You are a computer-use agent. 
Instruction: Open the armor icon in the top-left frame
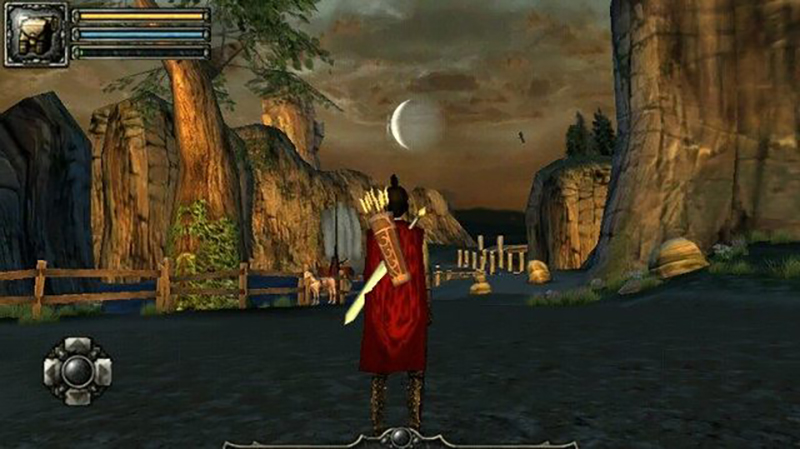(36, 33)
